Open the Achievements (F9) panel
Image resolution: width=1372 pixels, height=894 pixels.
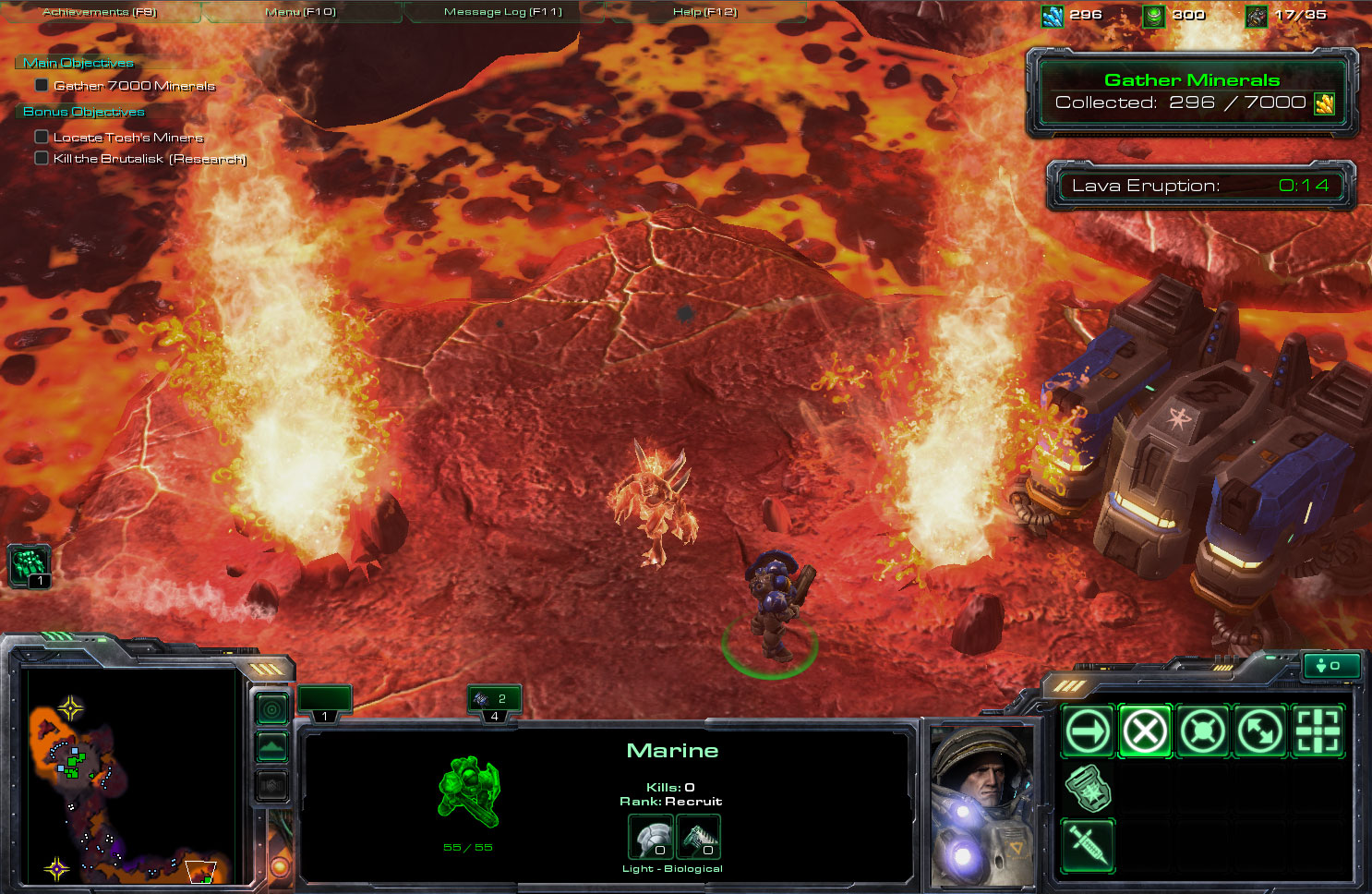point(100,12)
